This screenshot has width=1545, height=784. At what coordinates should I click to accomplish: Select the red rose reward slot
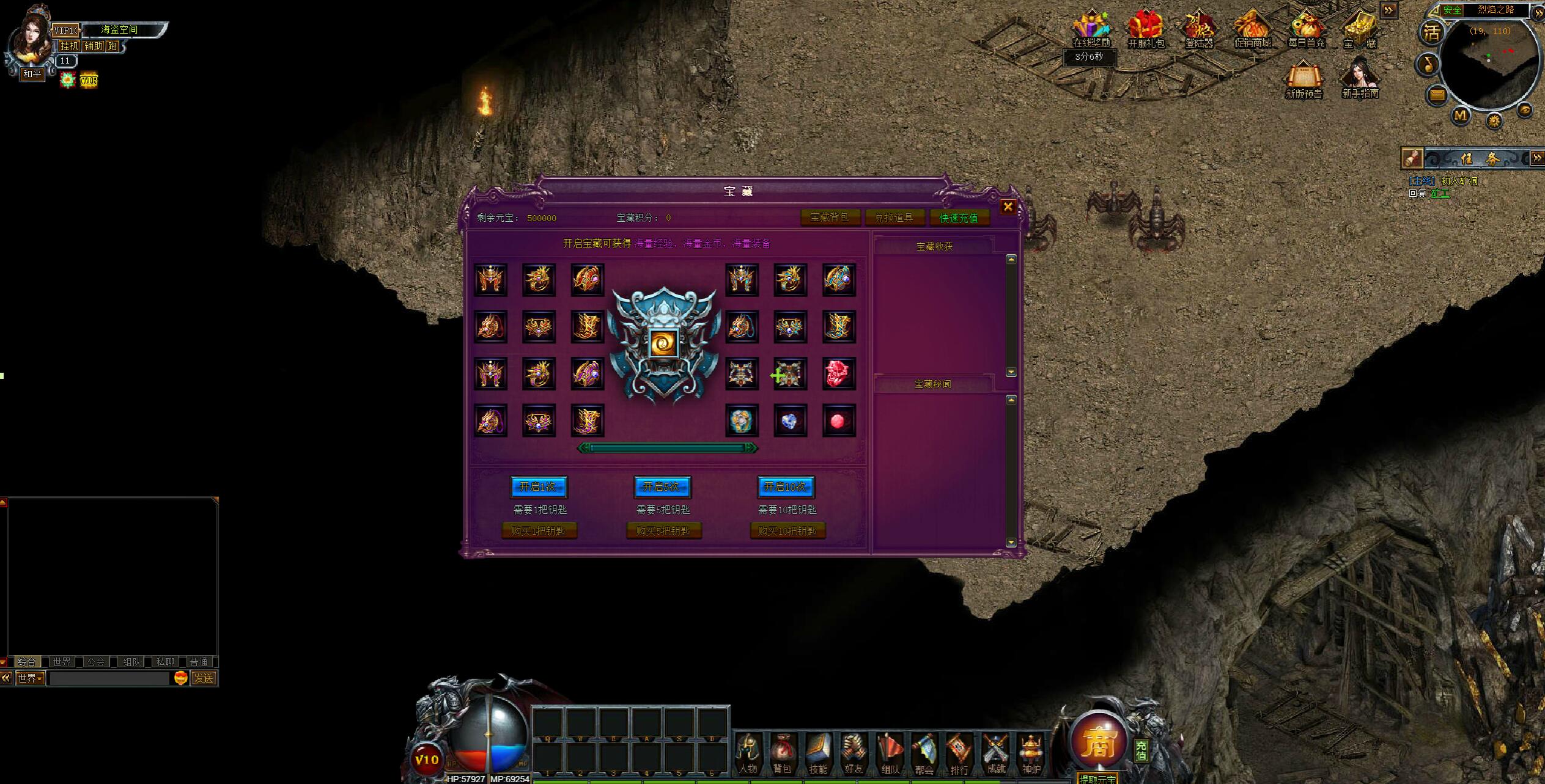(838, 373)
